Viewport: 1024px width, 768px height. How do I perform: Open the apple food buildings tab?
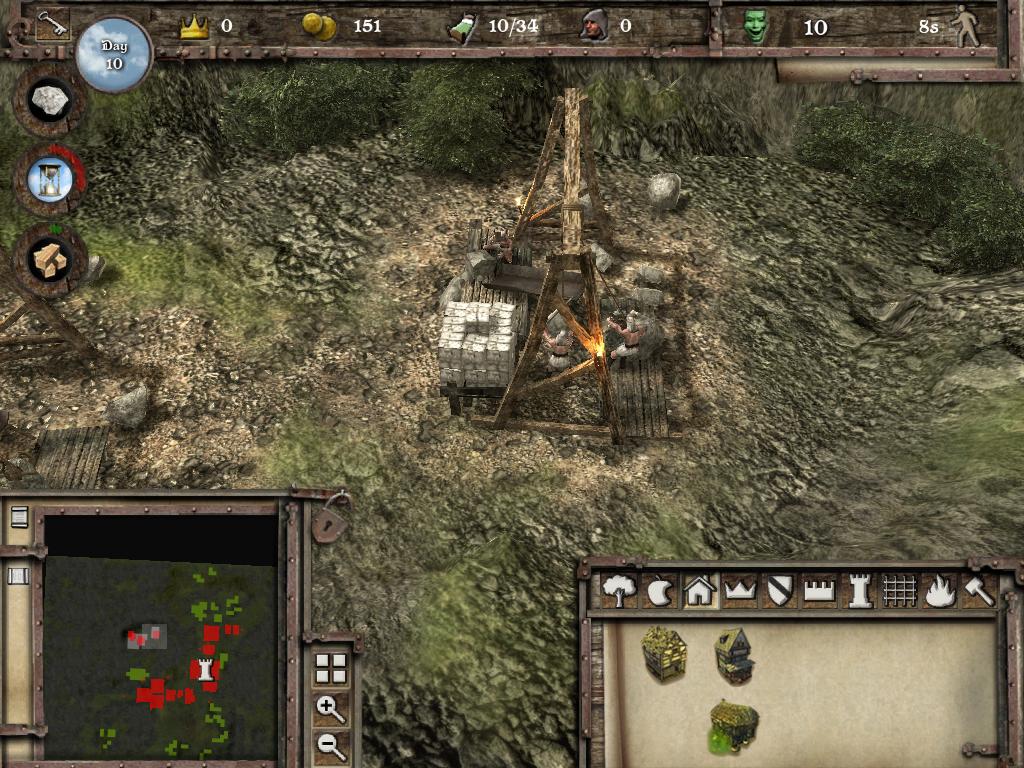click(661, 591)
